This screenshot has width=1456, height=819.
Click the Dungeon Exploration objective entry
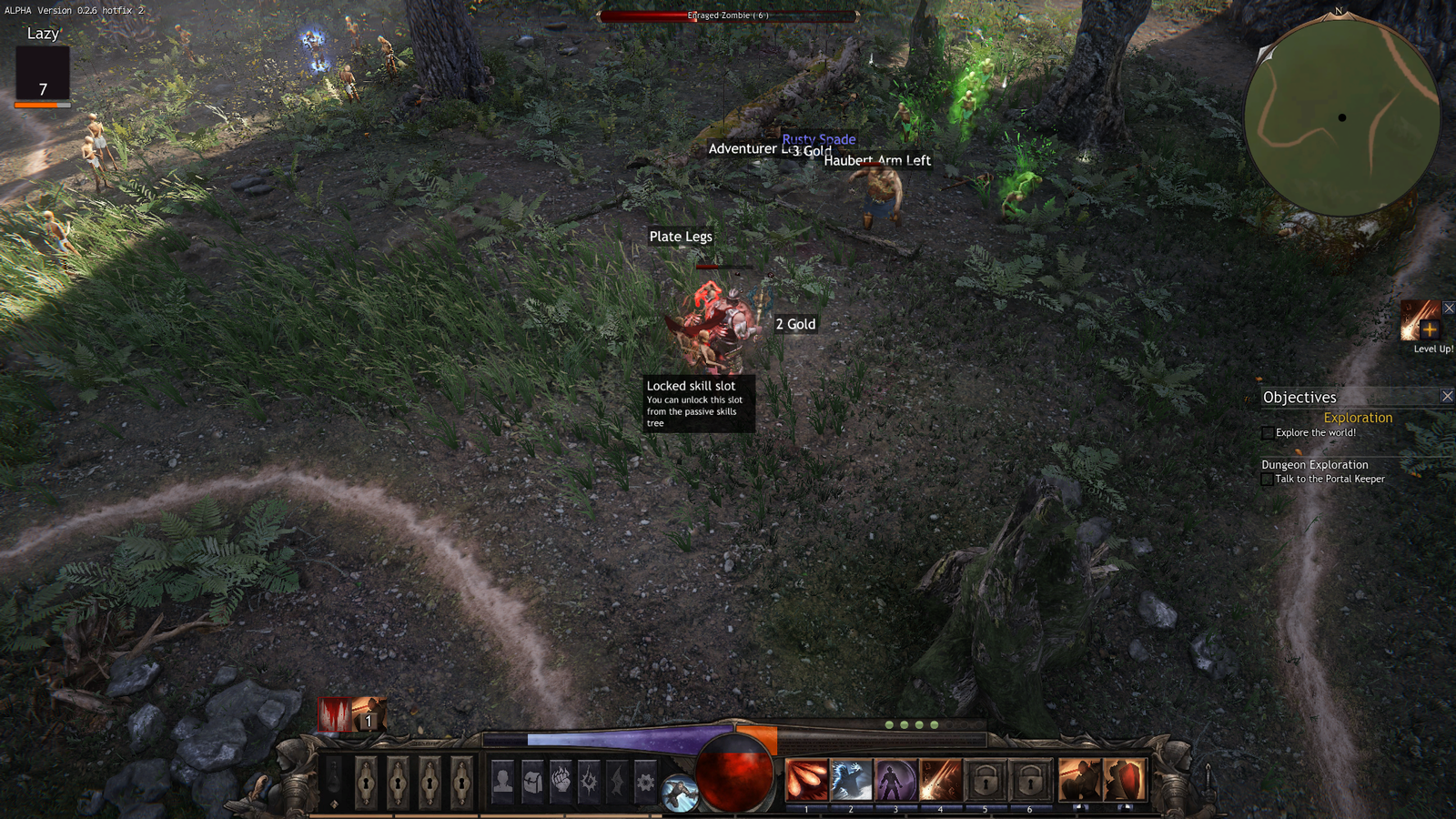click(x=1314, y=465)
